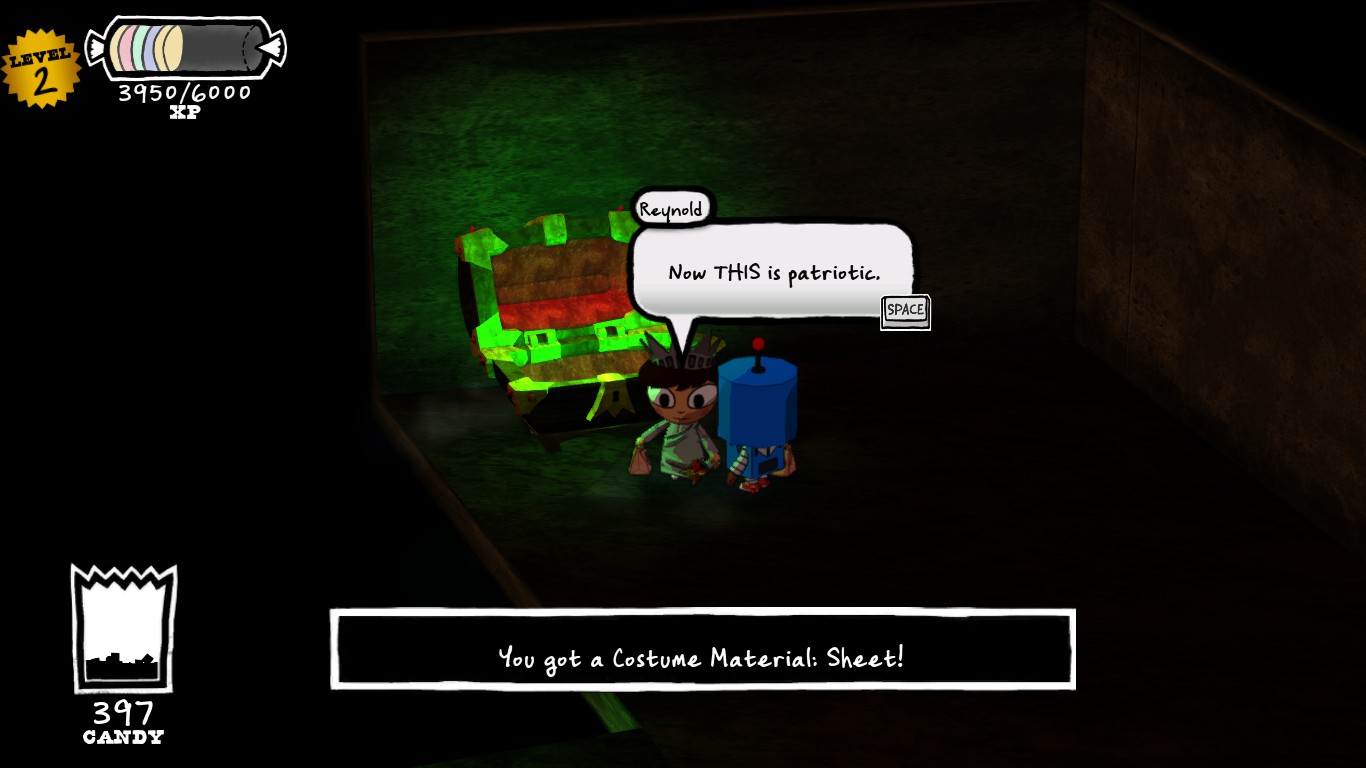Click the candy wrapper XP meter icon
The width and height of the screenshot is (1366, 768).
(x=185, y=46)
